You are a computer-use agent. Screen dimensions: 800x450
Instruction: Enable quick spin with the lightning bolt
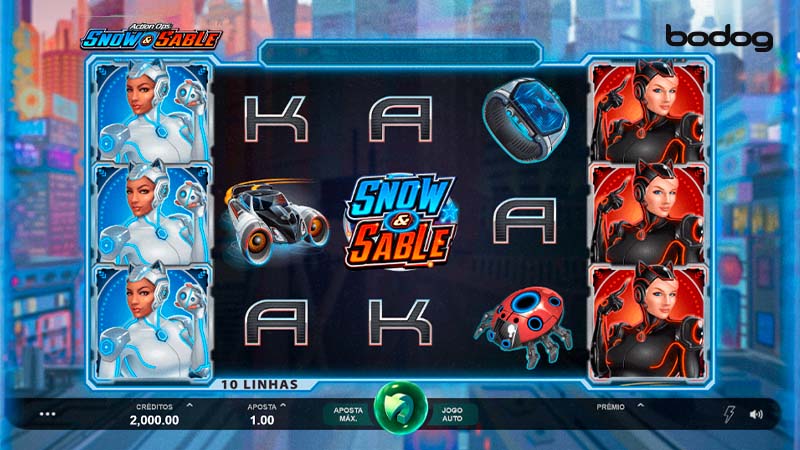click(728, 413)
